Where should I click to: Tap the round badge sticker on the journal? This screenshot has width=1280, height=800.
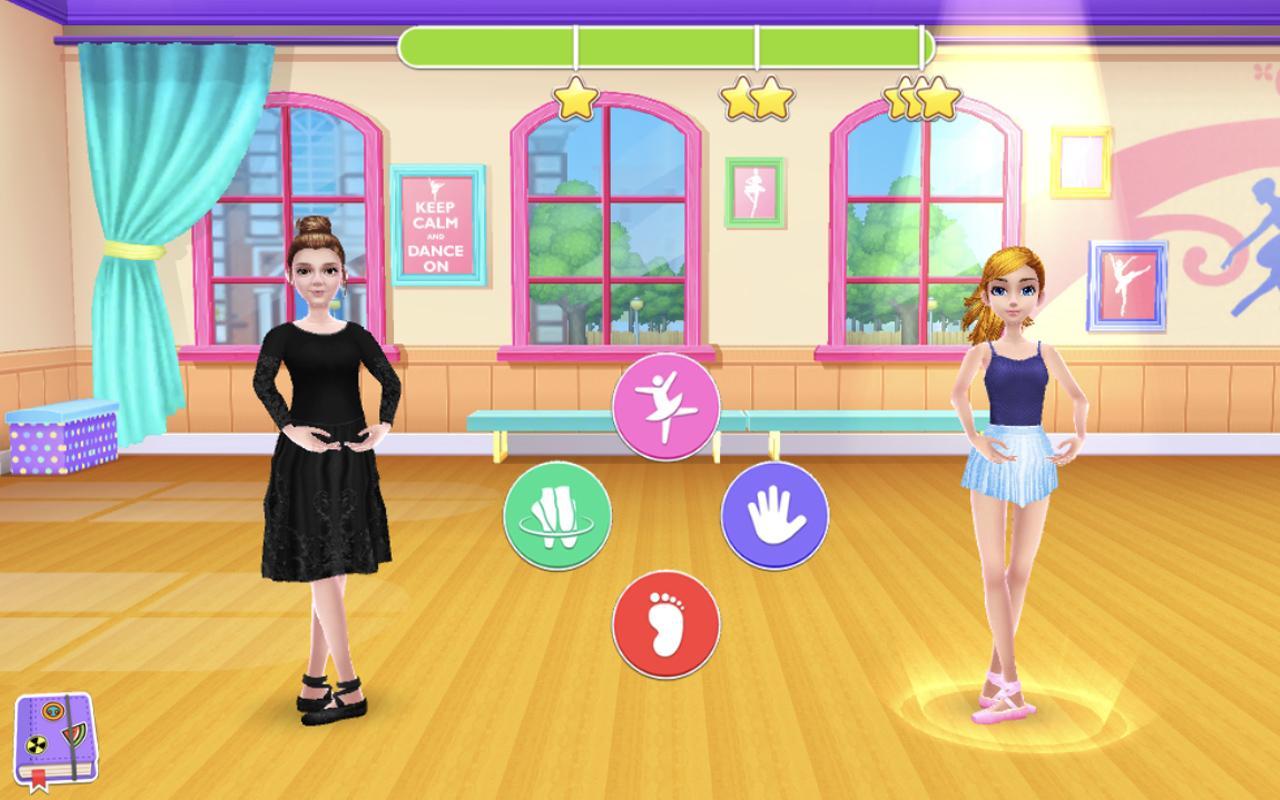point(53,711)
